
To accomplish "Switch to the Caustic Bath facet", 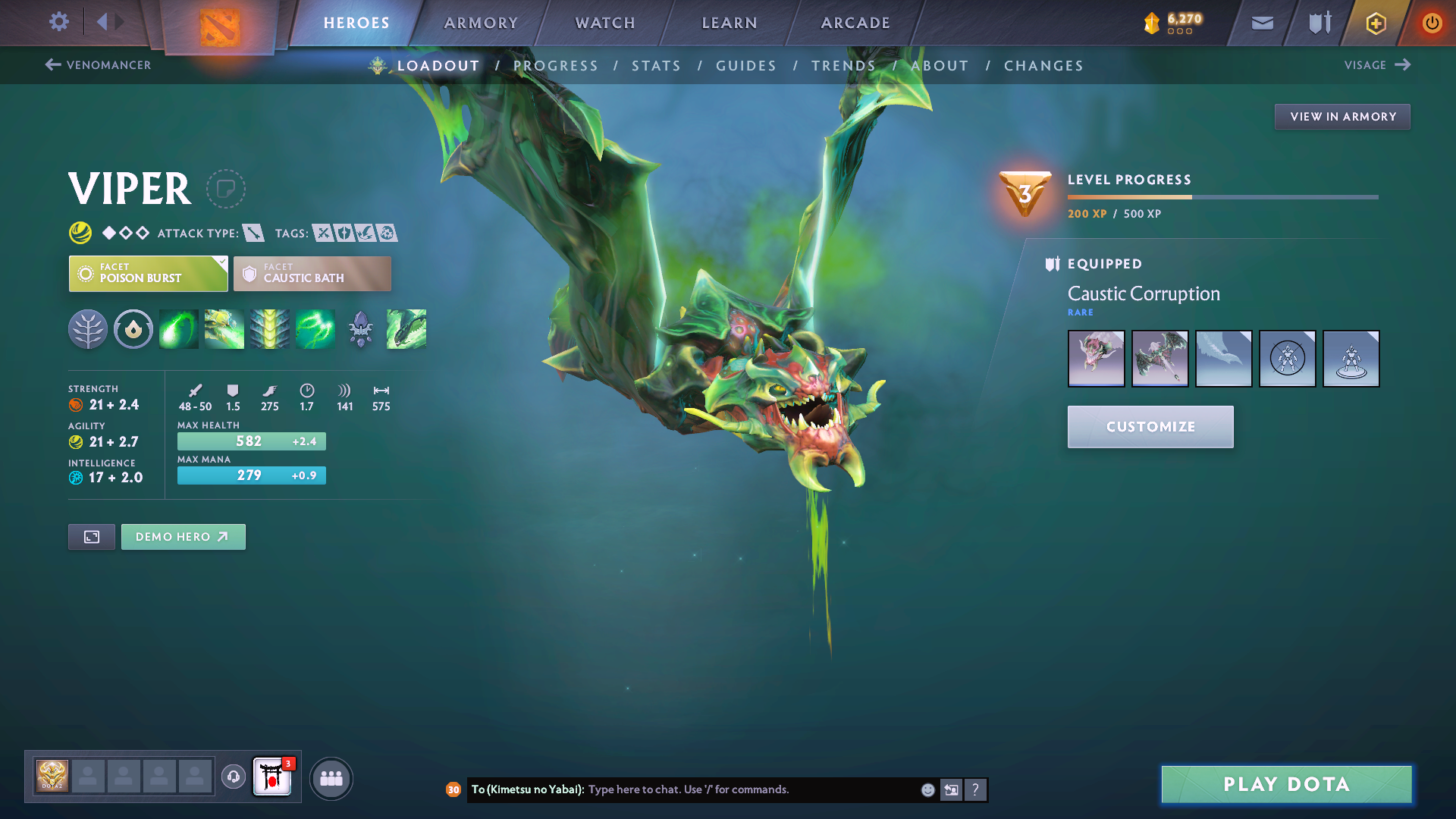I will click(x=312, y=273).
